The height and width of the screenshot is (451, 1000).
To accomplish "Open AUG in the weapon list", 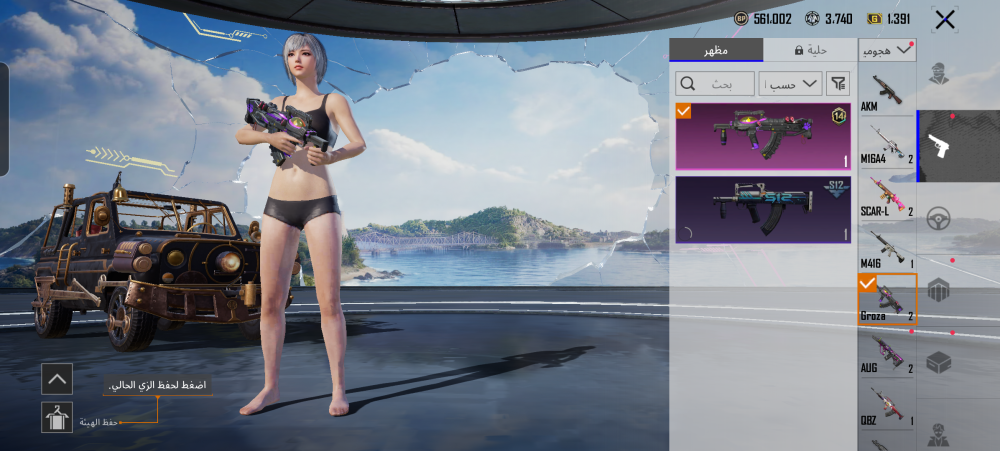I will [886, 354].
